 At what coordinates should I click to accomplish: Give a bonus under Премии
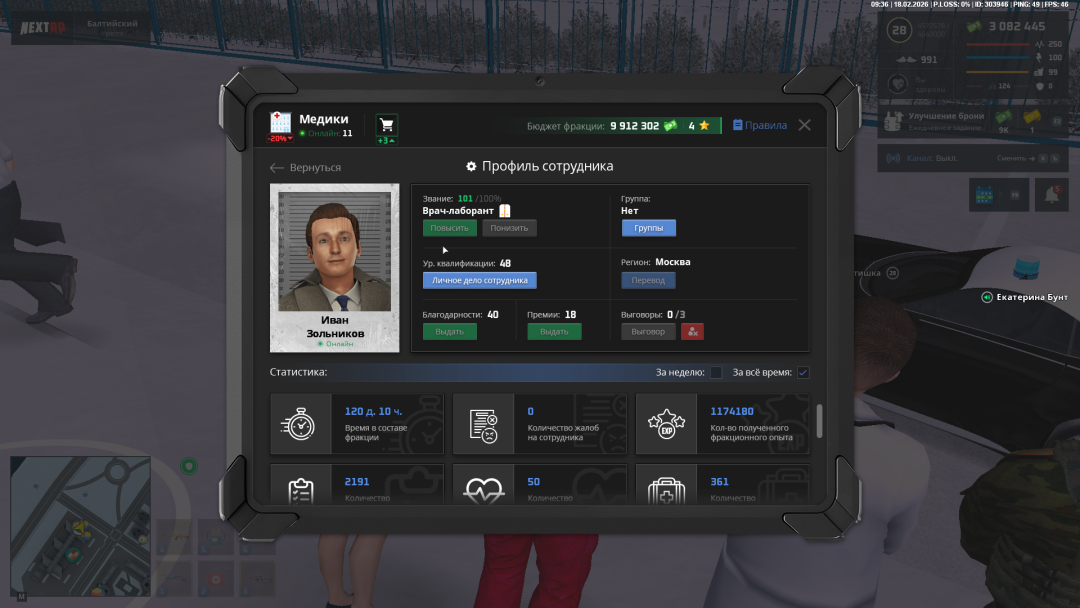pos(554,332)
